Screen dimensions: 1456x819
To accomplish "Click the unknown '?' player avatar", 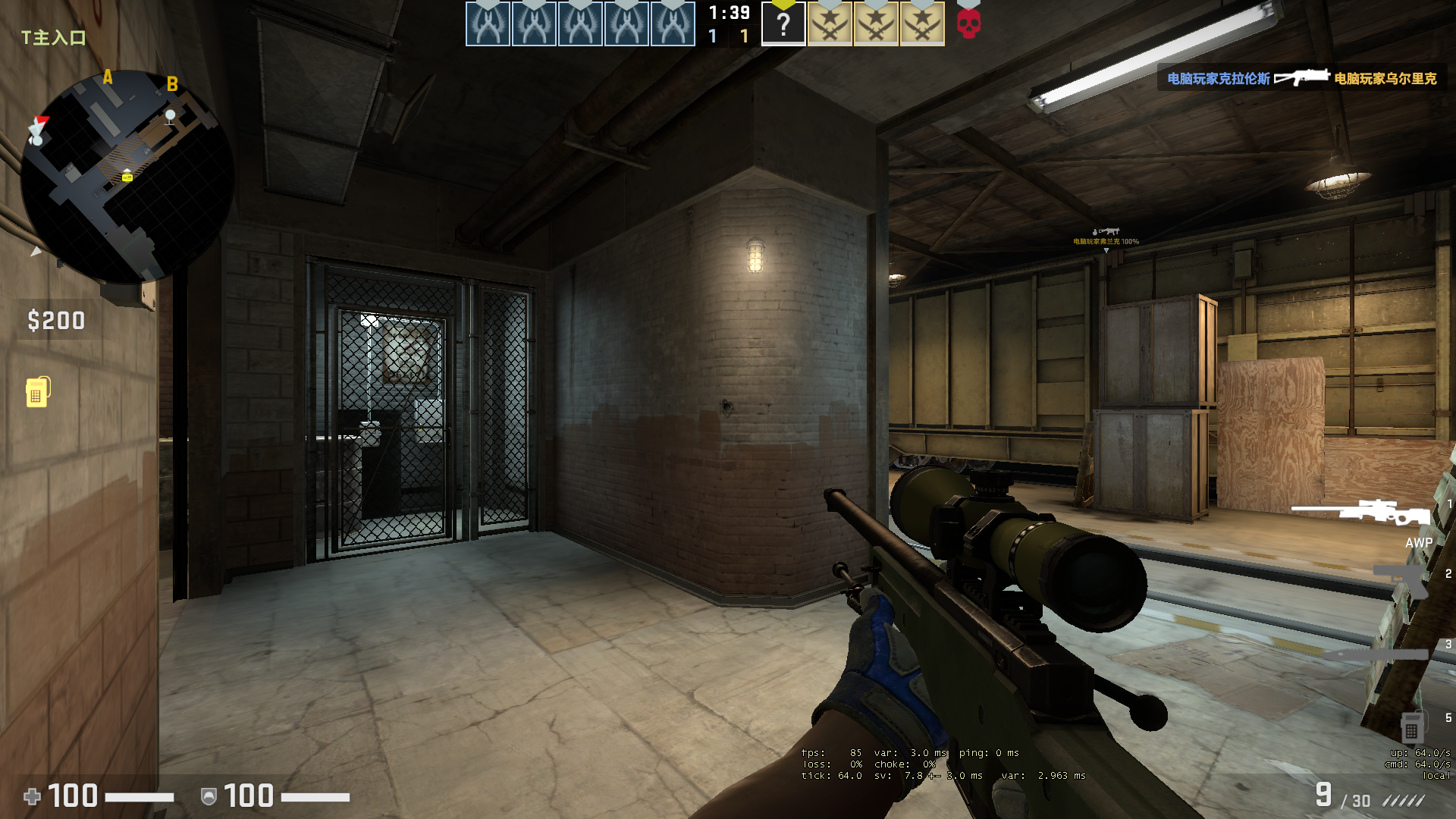I will coord(783,23).
